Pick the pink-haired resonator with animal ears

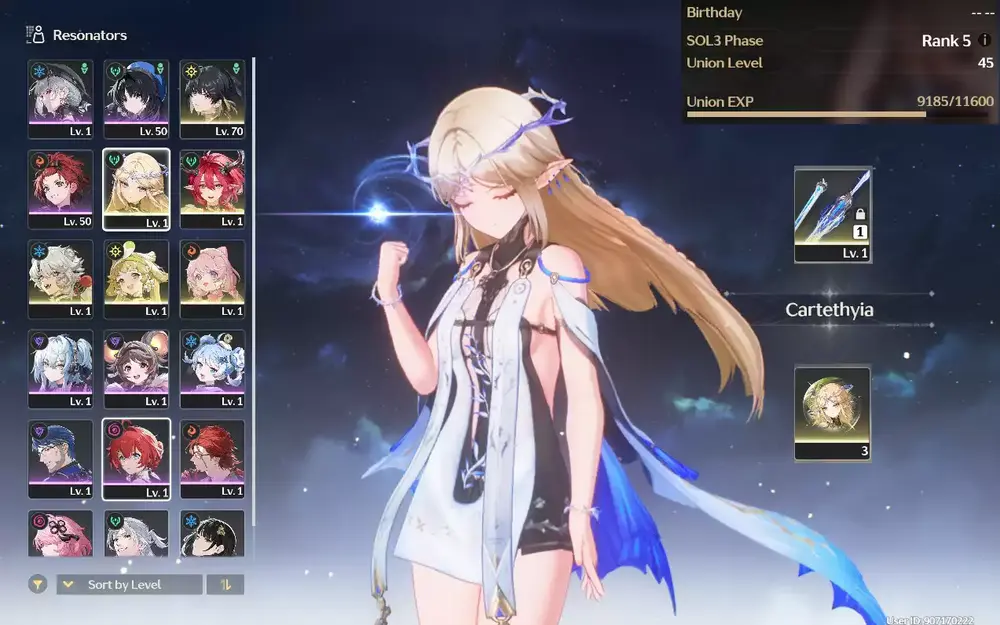pyautogui.click(x=212, y=278)
